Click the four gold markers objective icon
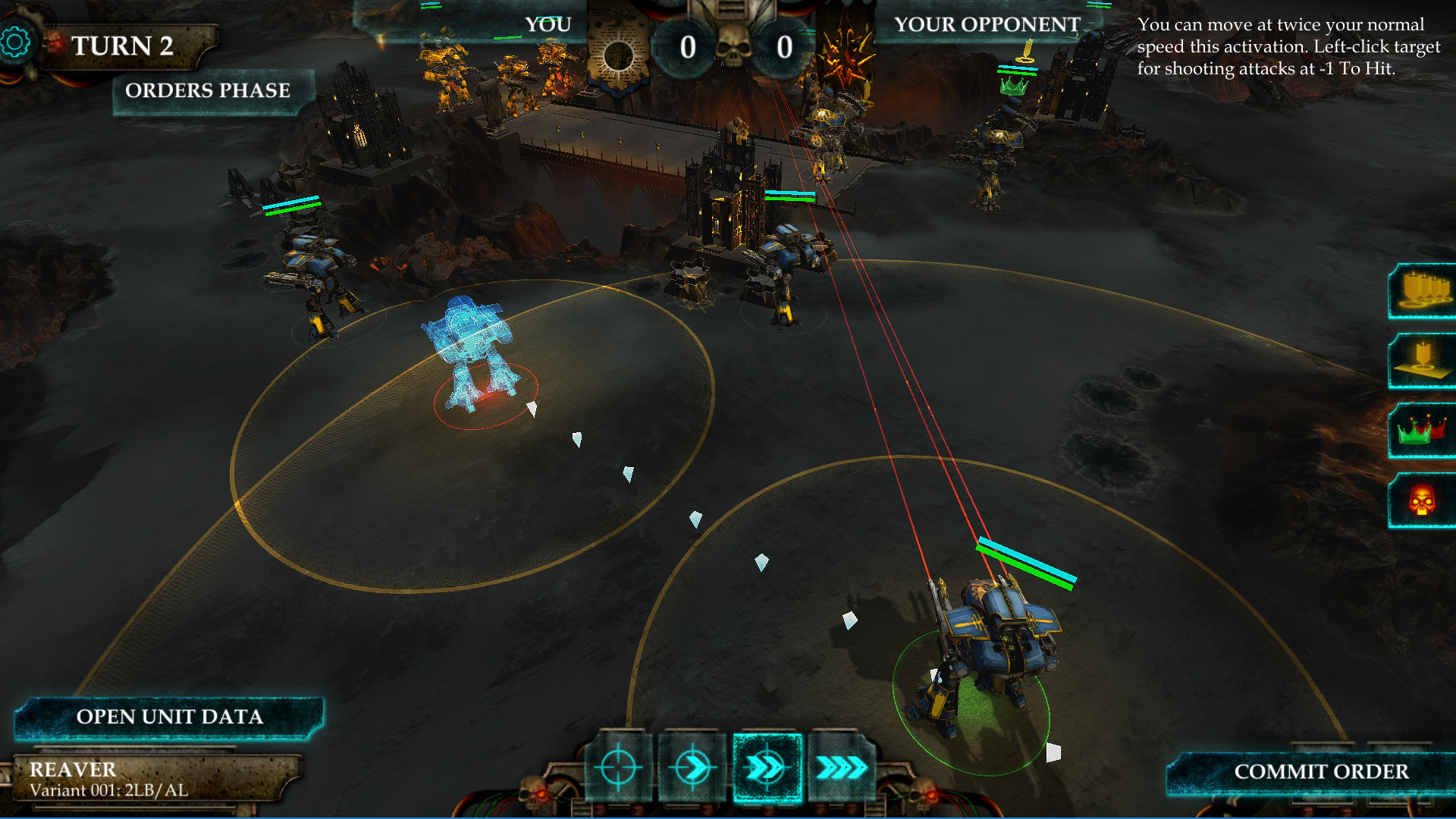This screenshot has width=1456, height=819. (x=1423, y=291)
